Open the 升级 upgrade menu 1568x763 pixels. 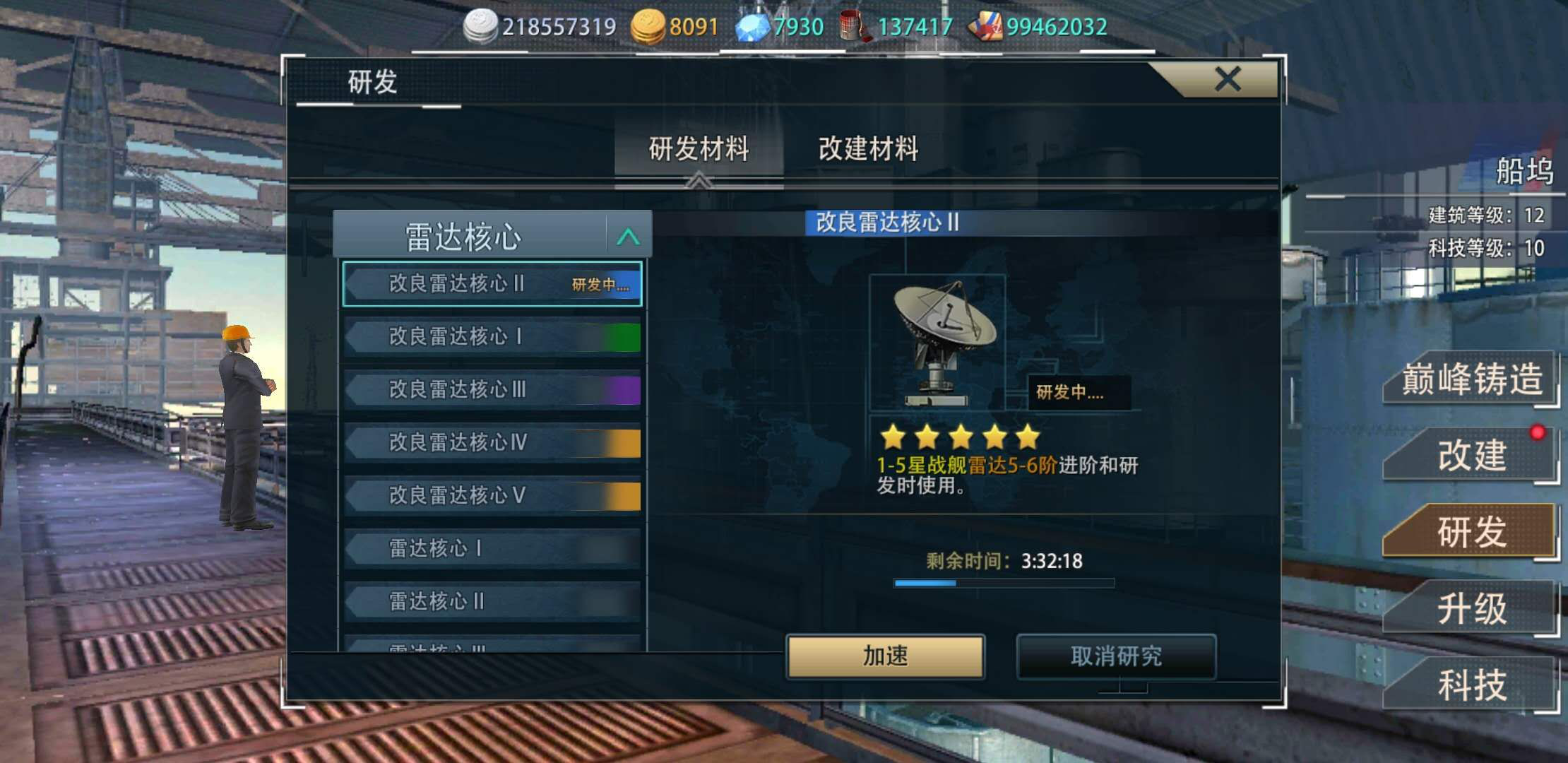click(x=1471, y=608)
